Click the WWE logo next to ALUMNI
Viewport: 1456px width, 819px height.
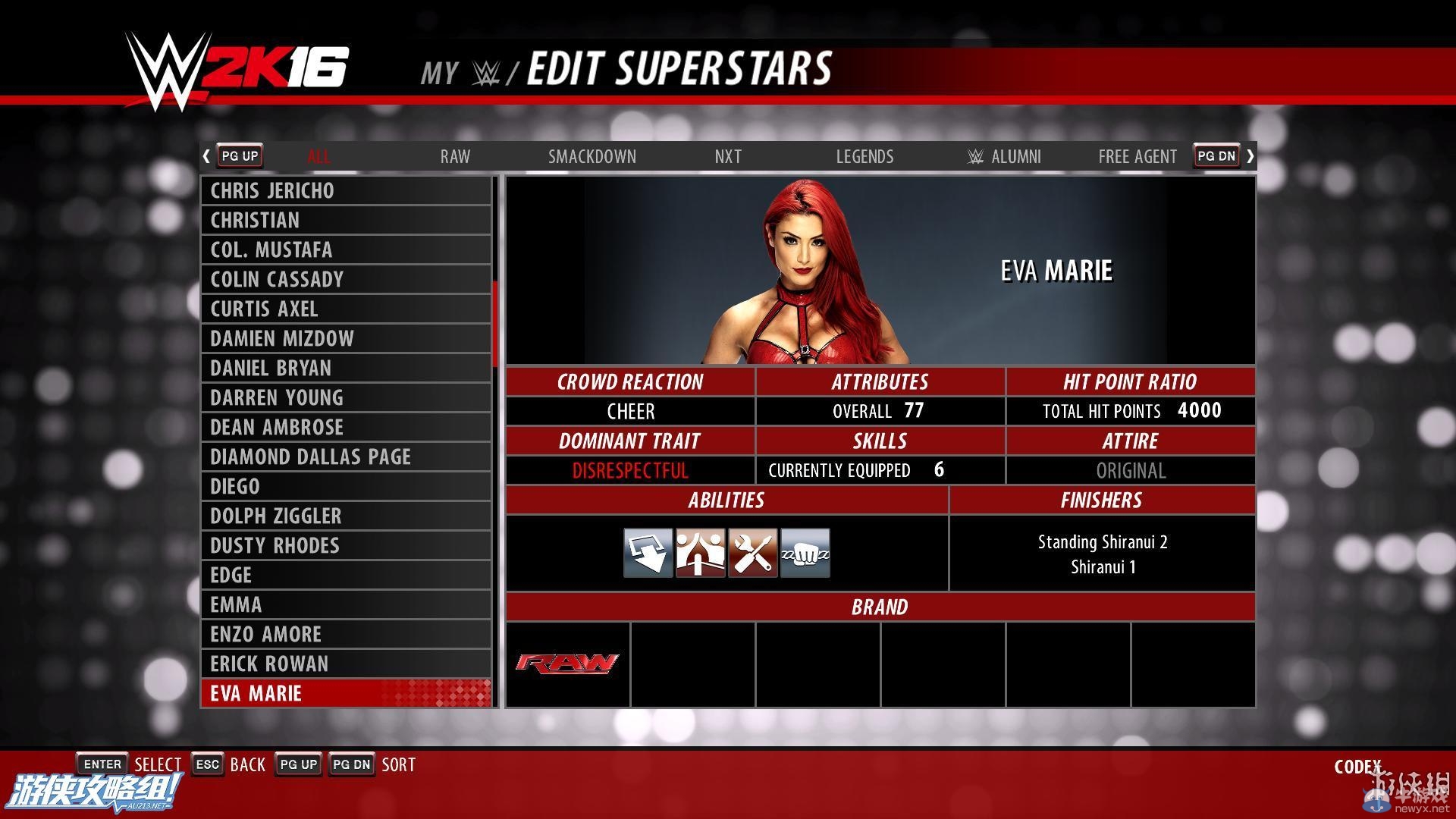point(975,156)
